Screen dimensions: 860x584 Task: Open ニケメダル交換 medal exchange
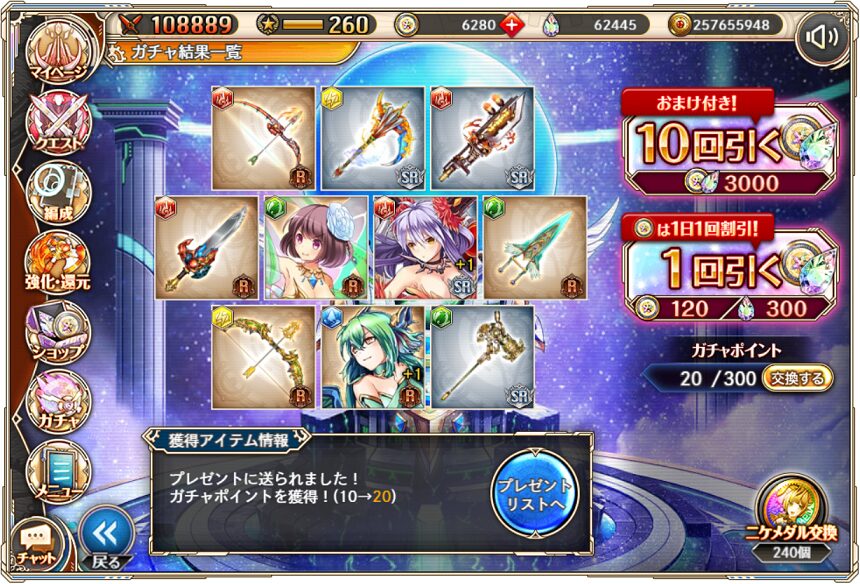790,515
